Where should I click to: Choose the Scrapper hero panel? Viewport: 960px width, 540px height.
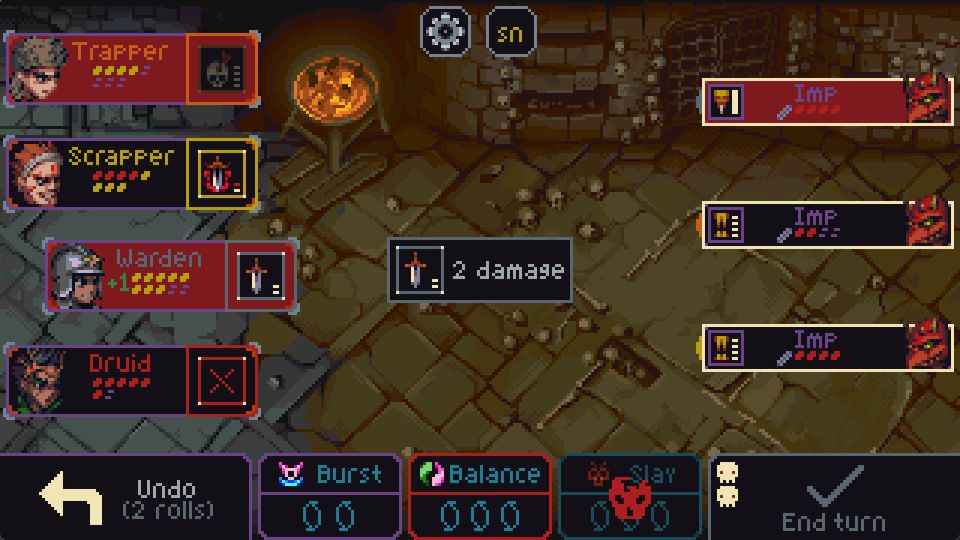tap(98, 173)
